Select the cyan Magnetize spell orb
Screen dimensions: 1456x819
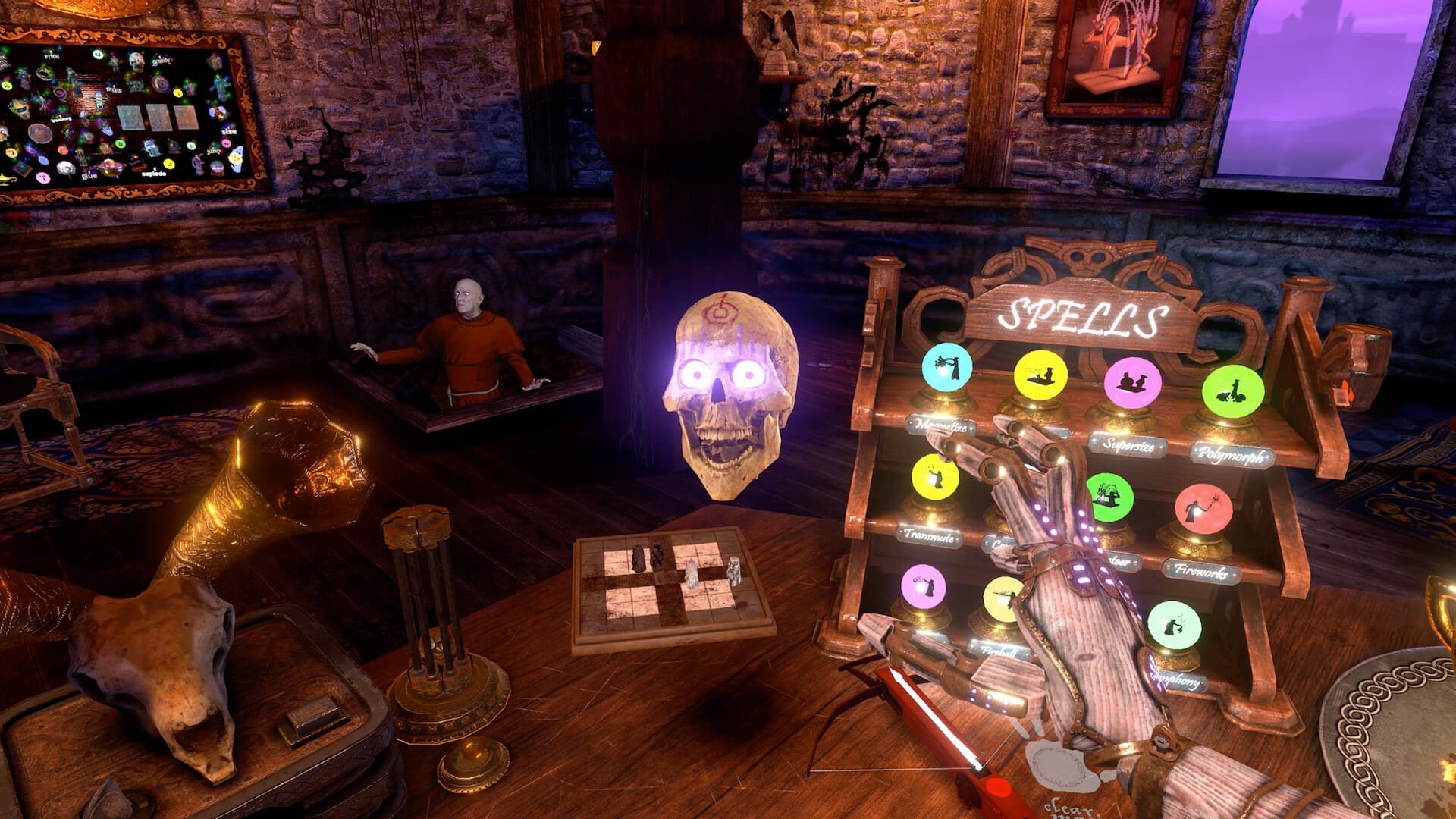click(946, 368)
